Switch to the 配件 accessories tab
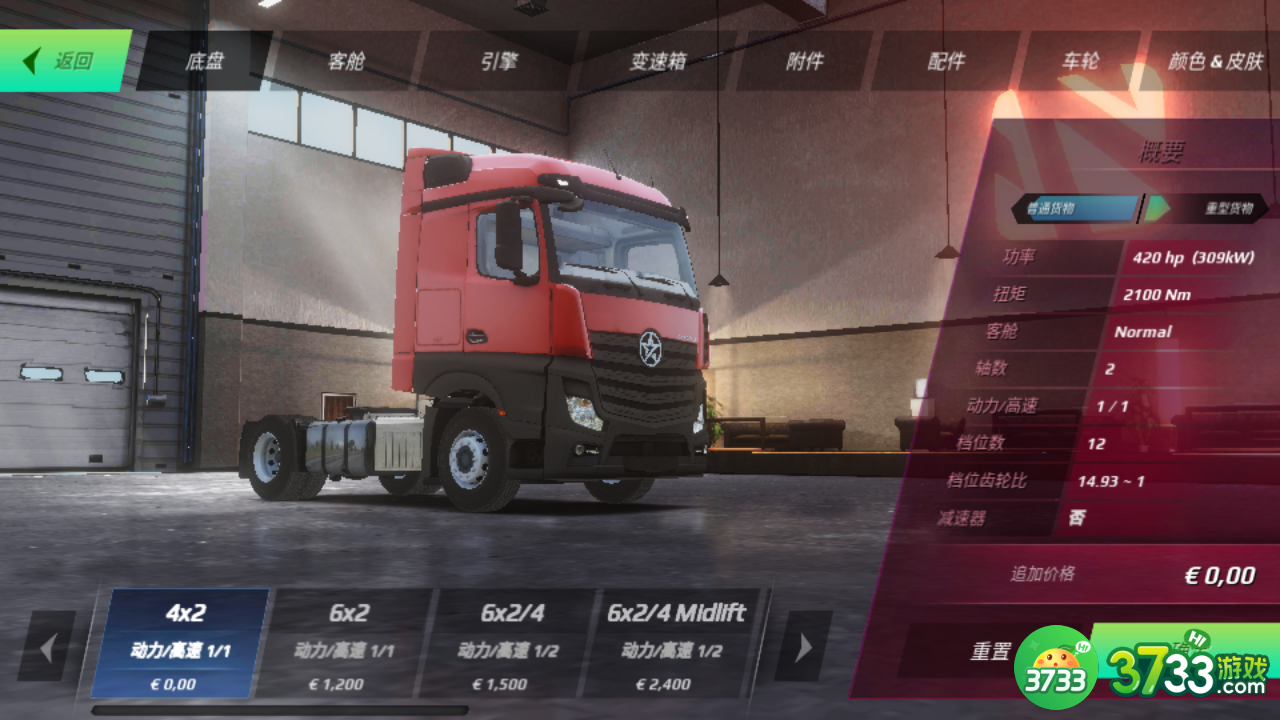This screenshot has height=720, width=1280. pos(946,61)
